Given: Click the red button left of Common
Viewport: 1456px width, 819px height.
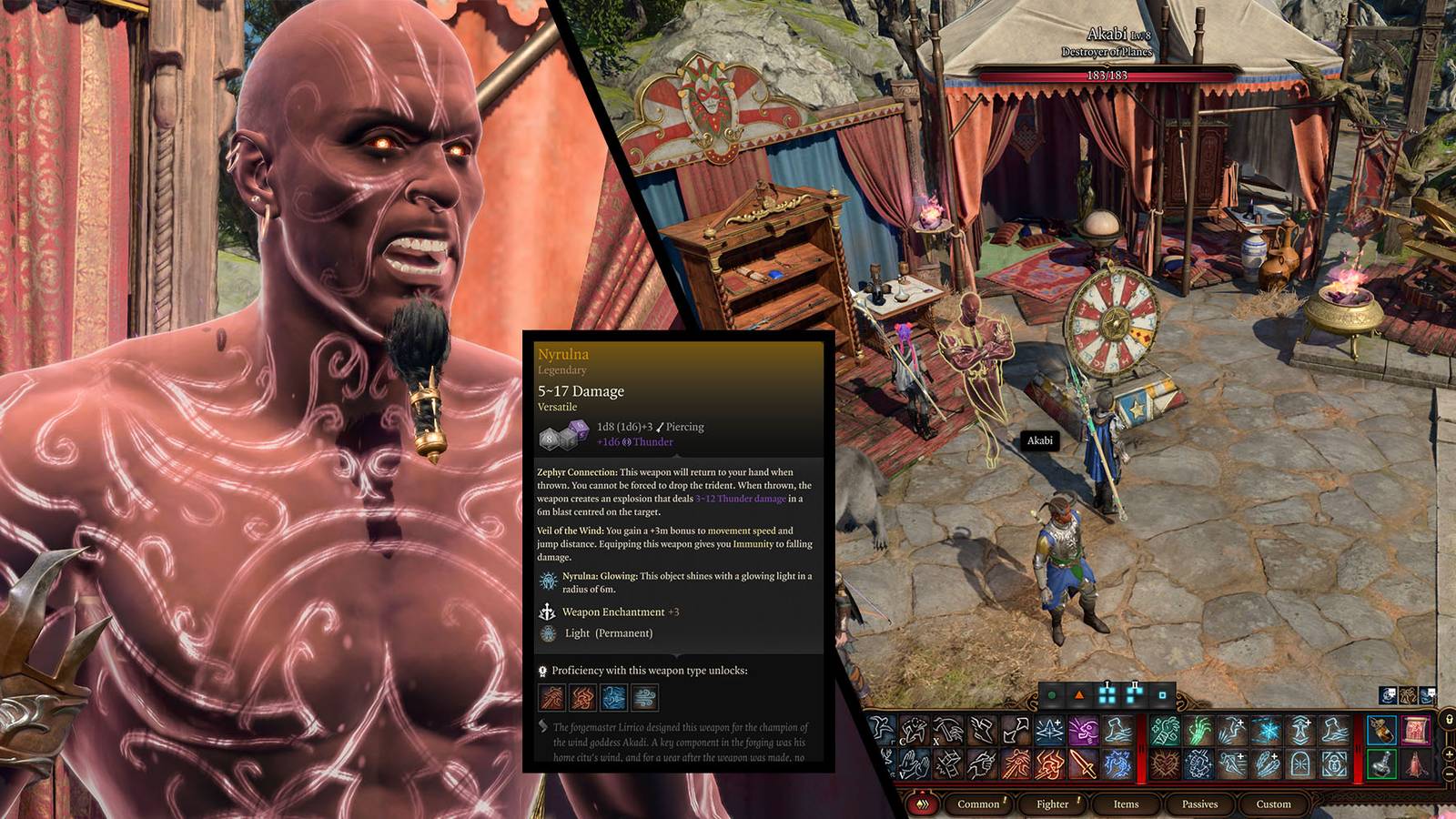Looking at the screenshot, I should click(923, 804).
